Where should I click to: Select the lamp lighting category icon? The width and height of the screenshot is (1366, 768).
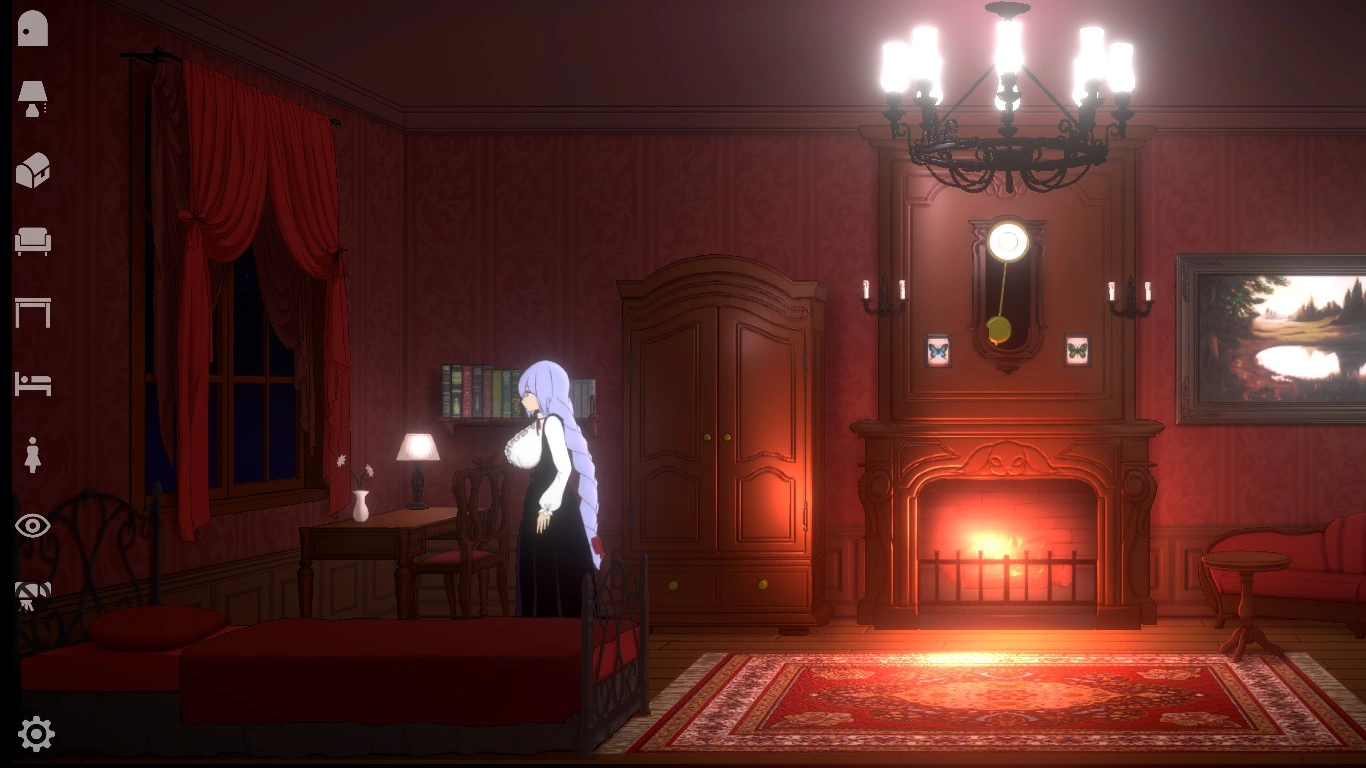point(33,97)
